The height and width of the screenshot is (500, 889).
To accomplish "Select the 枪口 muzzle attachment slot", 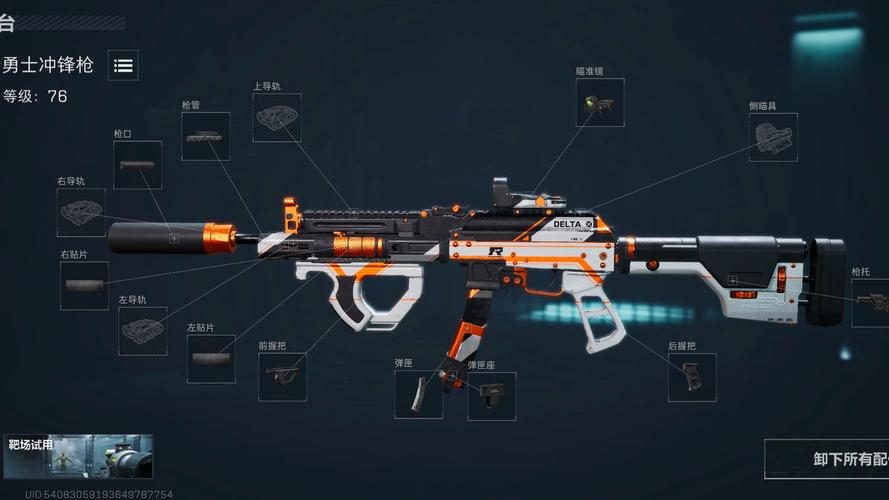I will [x=137, y=164].
